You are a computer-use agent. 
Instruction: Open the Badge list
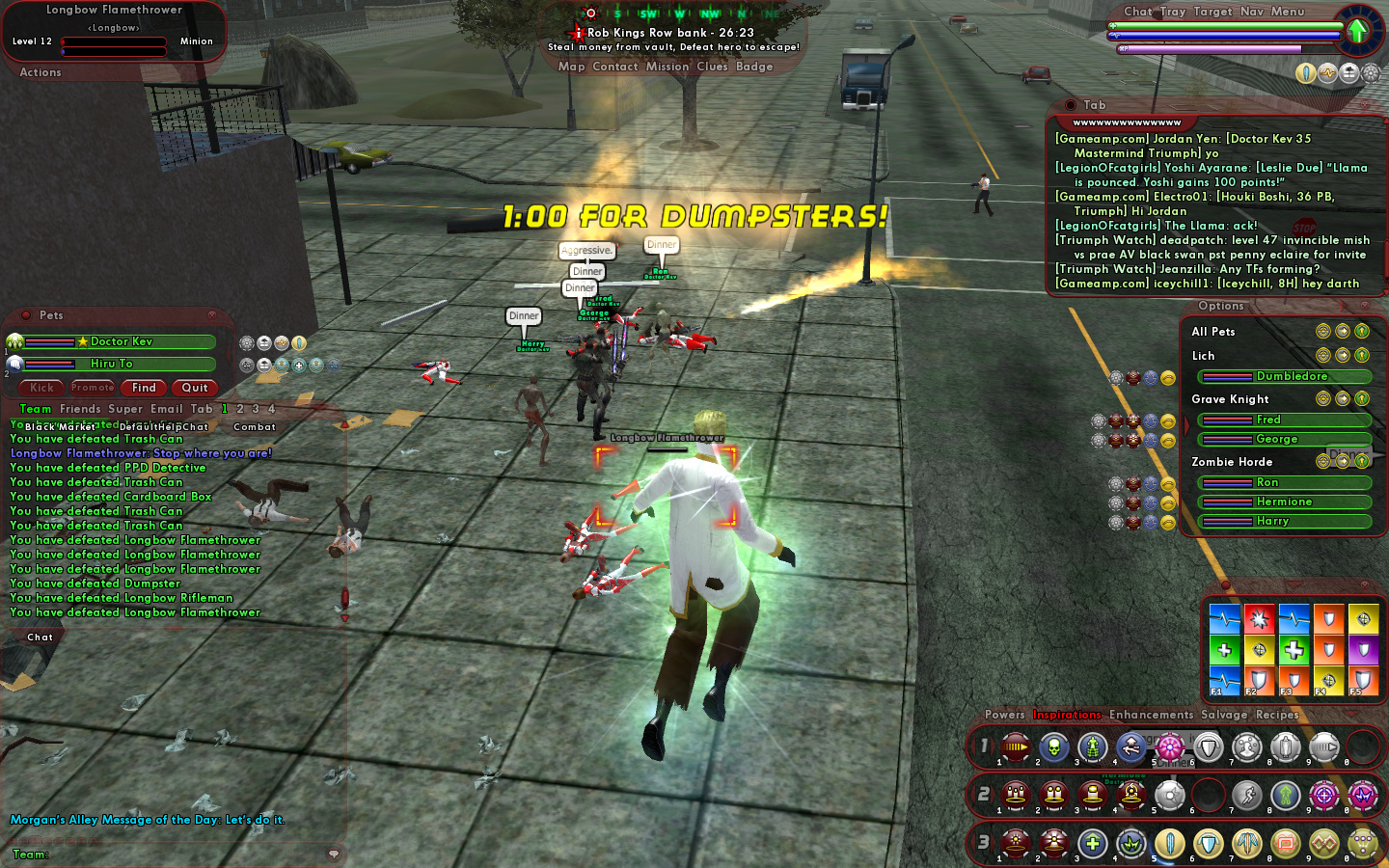[x=754, y=67]
